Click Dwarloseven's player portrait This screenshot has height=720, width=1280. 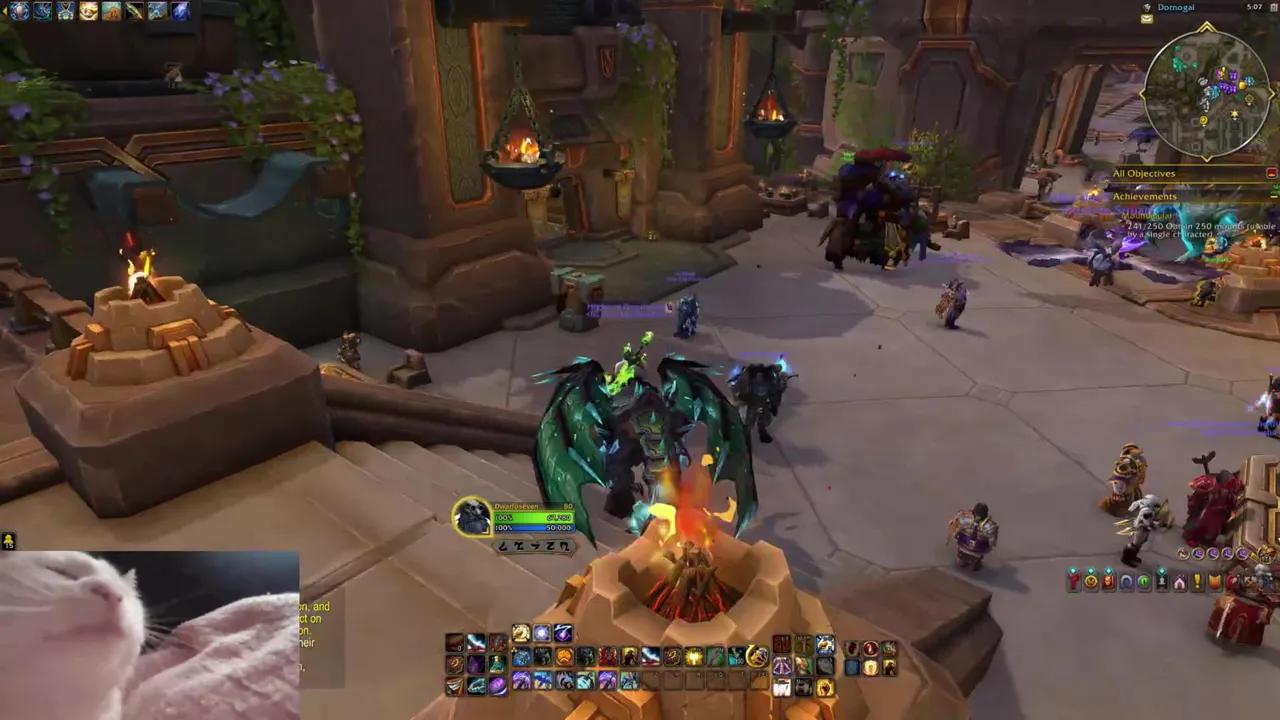[x=472, y=516]
